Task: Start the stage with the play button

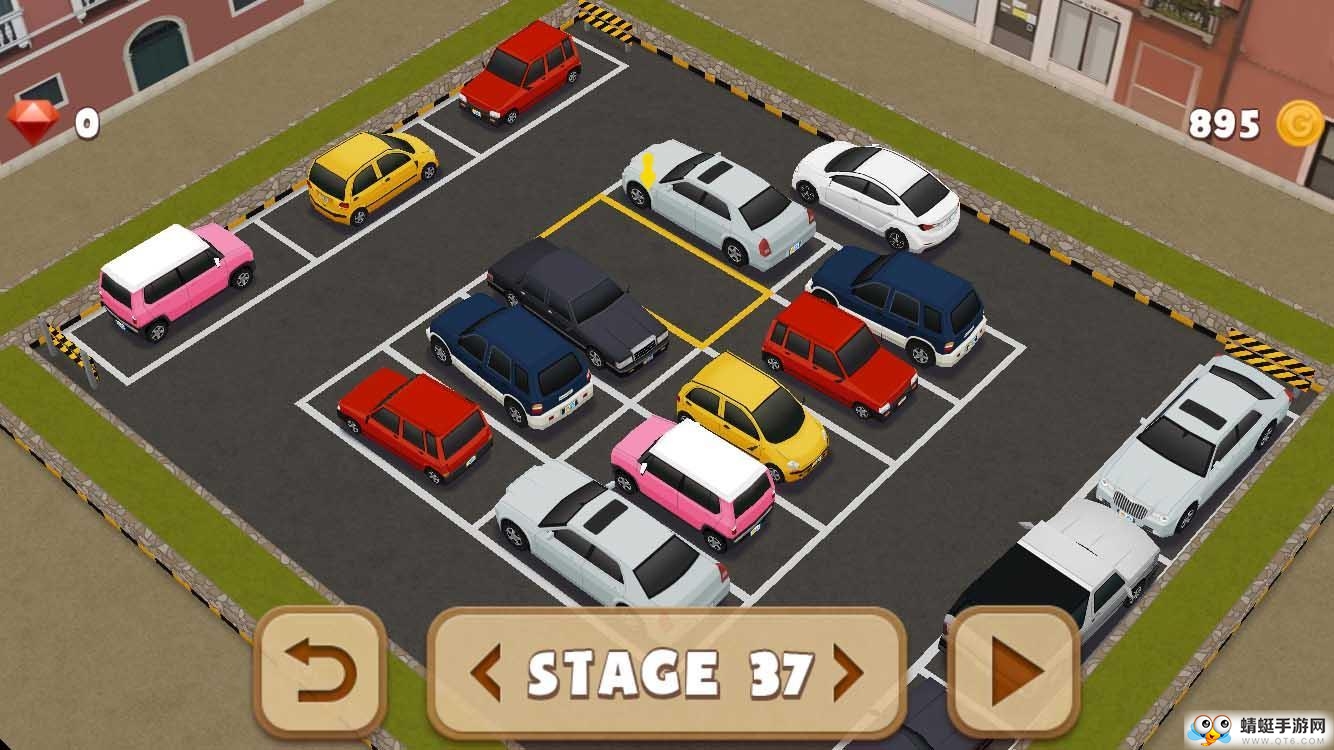Action: [x=1013, y=673]
